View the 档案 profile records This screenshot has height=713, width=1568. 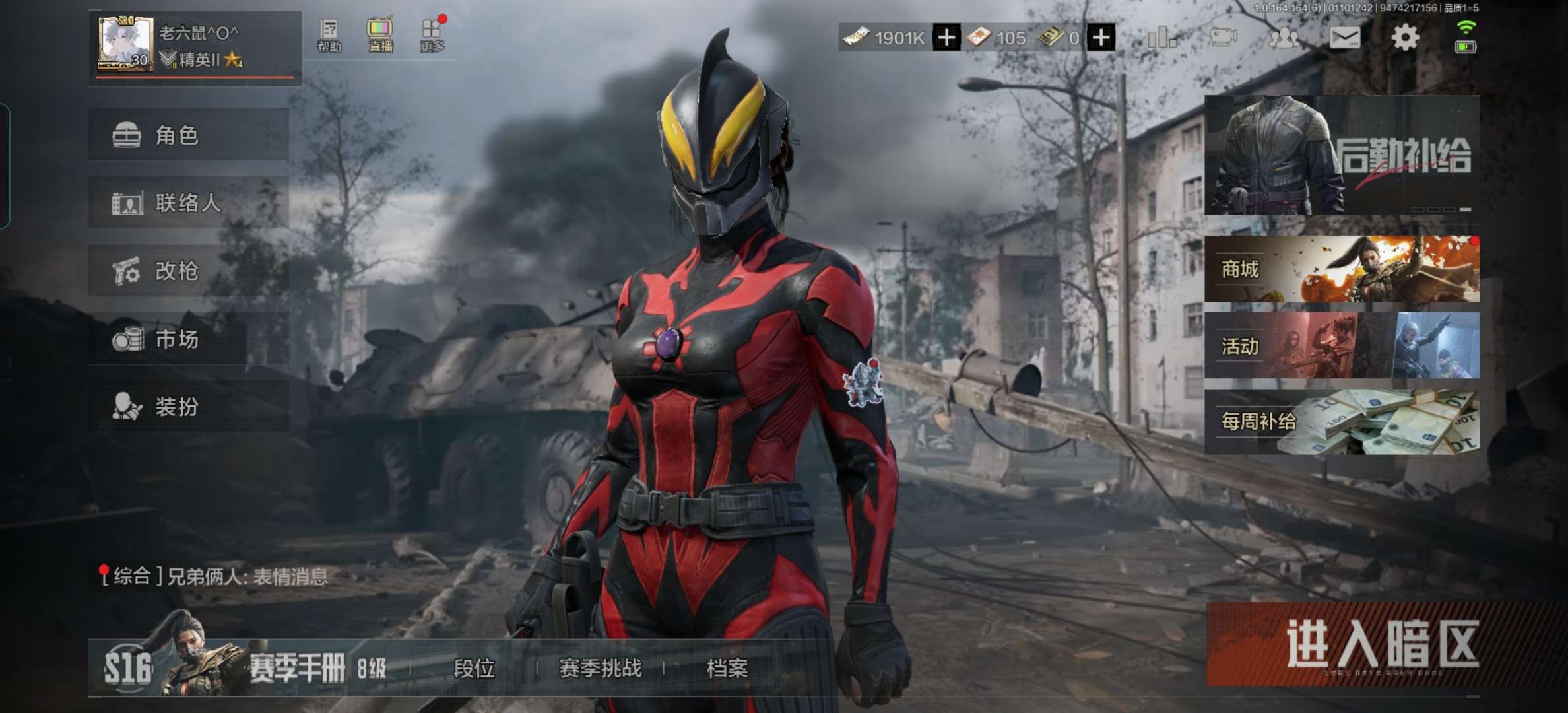(727, 669)
